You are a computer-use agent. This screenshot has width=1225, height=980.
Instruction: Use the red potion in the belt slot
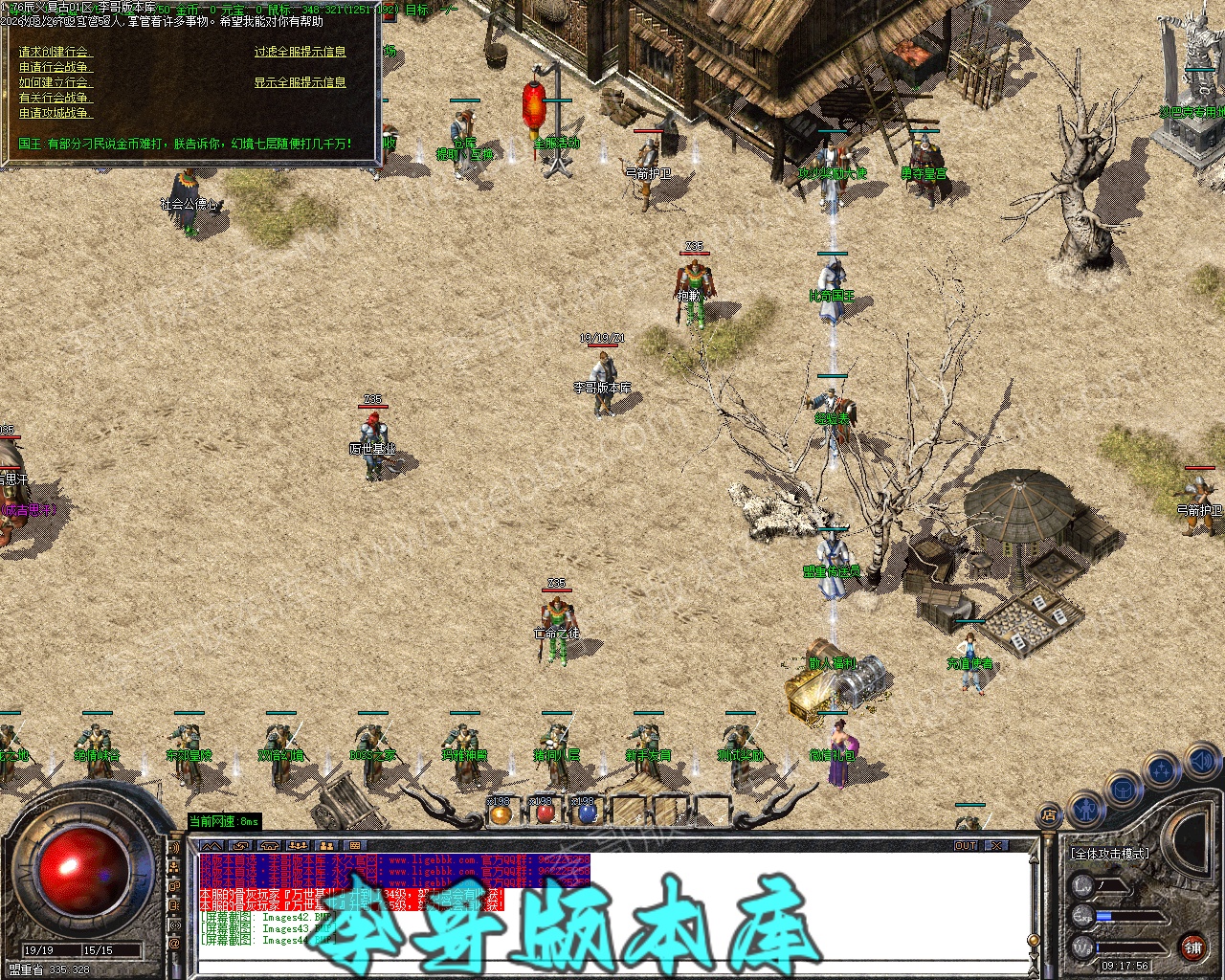(x=544, y=814)
